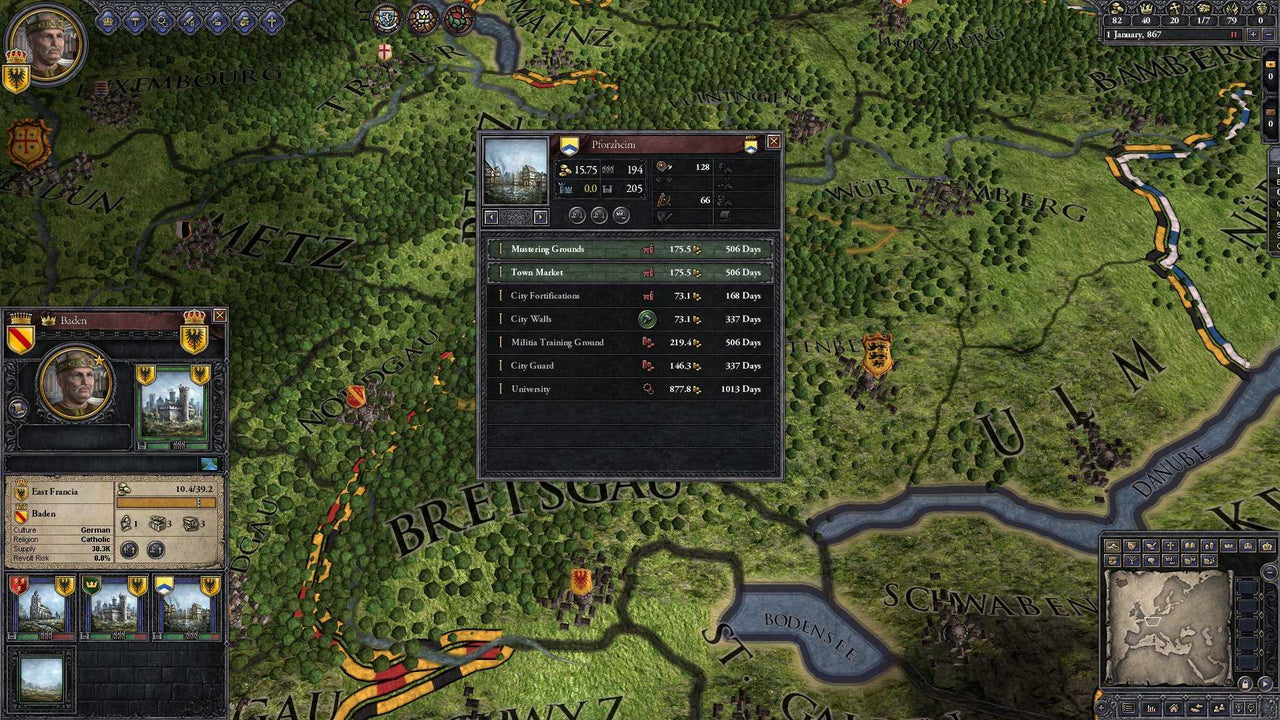Image resolution: width=1280 pixels, height=720 pixels.
Task: Click the Pforzheim coat of arms shield
Action: coord(570,145)
